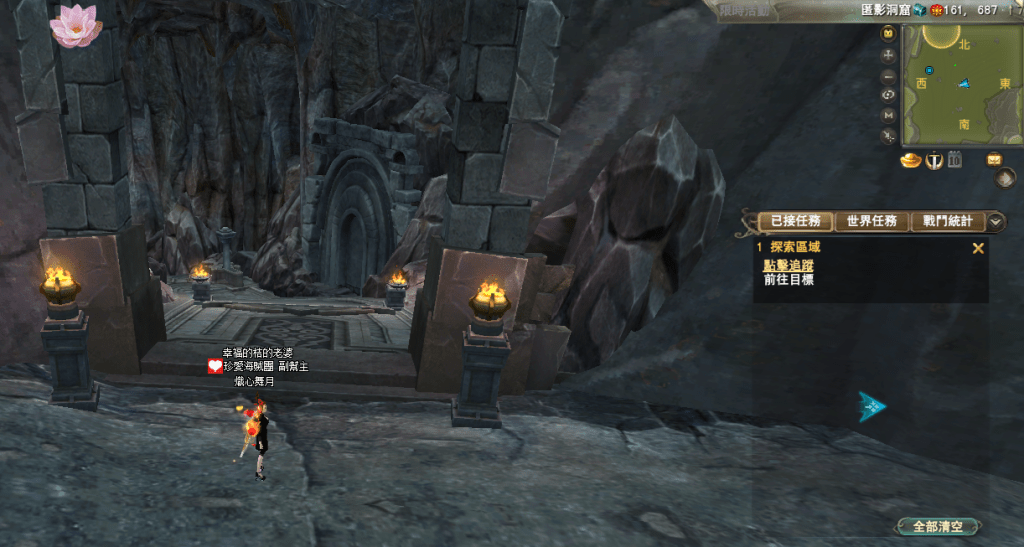The width and height of the screenshot is (1024, 547).
Task: Click the circular arrows button beside the minimap
Action: pos(888,95)
